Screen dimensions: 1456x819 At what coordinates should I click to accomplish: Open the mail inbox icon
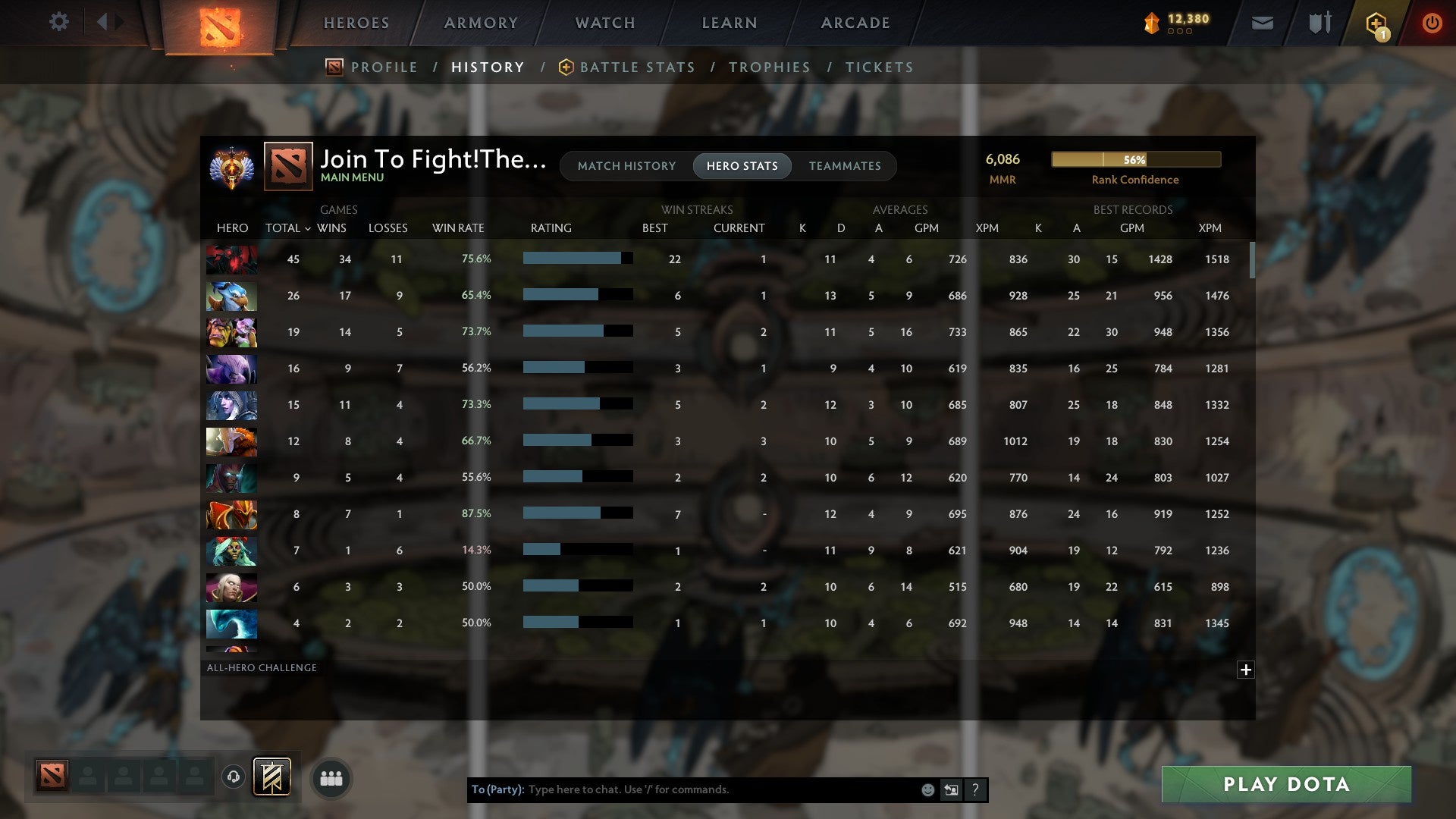(1263, 23)
